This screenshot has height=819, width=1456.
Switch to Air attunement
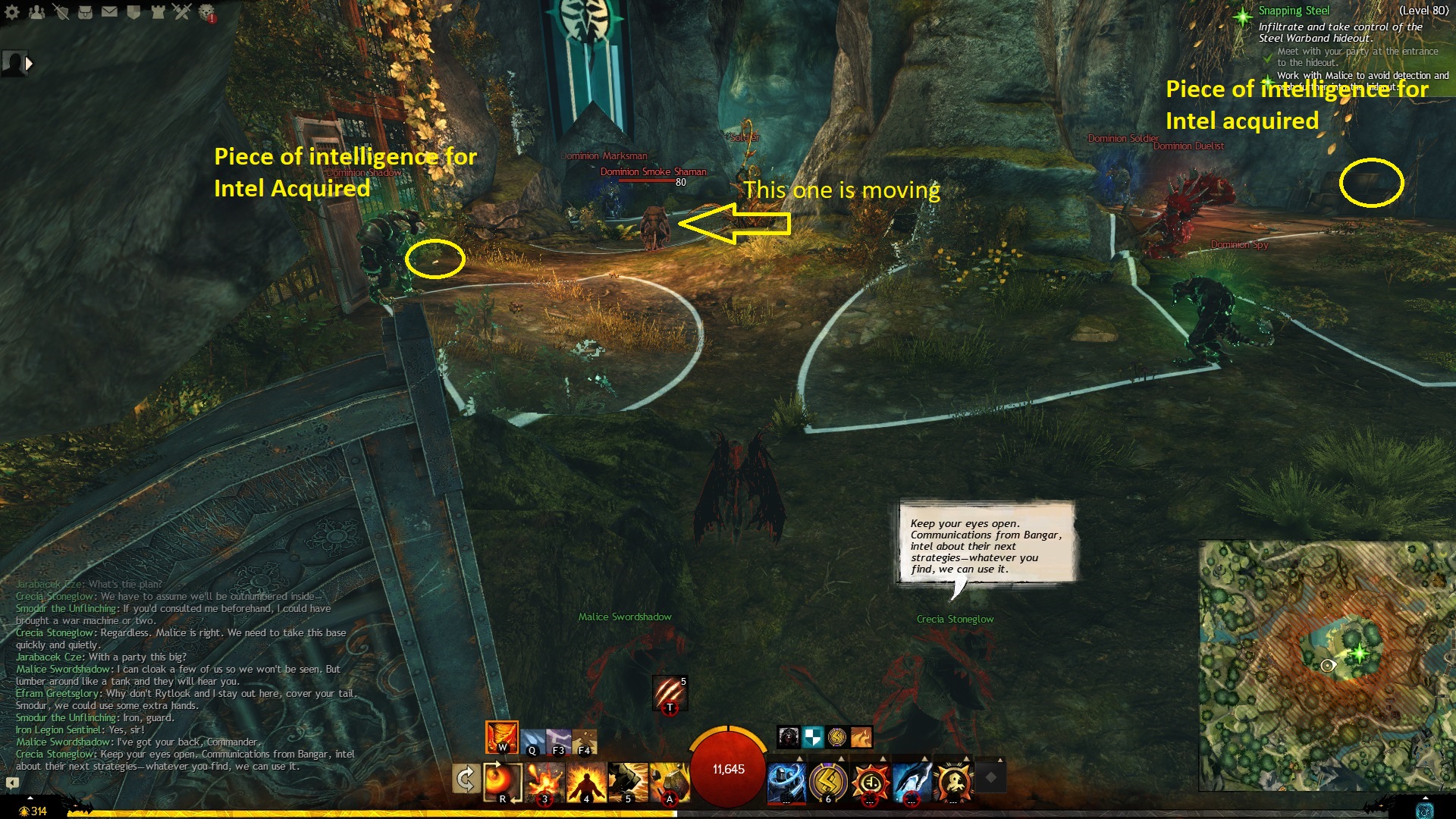pyautogui.click(x=559, y=741)
